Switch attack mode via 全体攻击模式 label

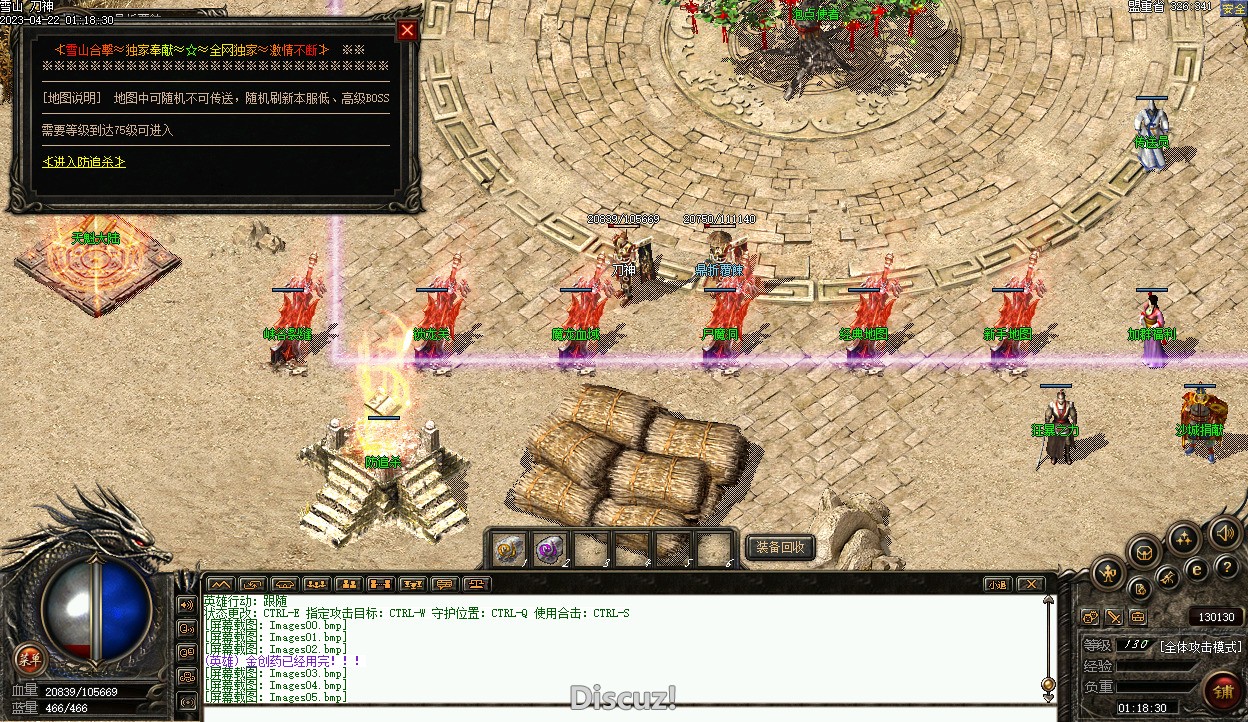pos(1200,646)
